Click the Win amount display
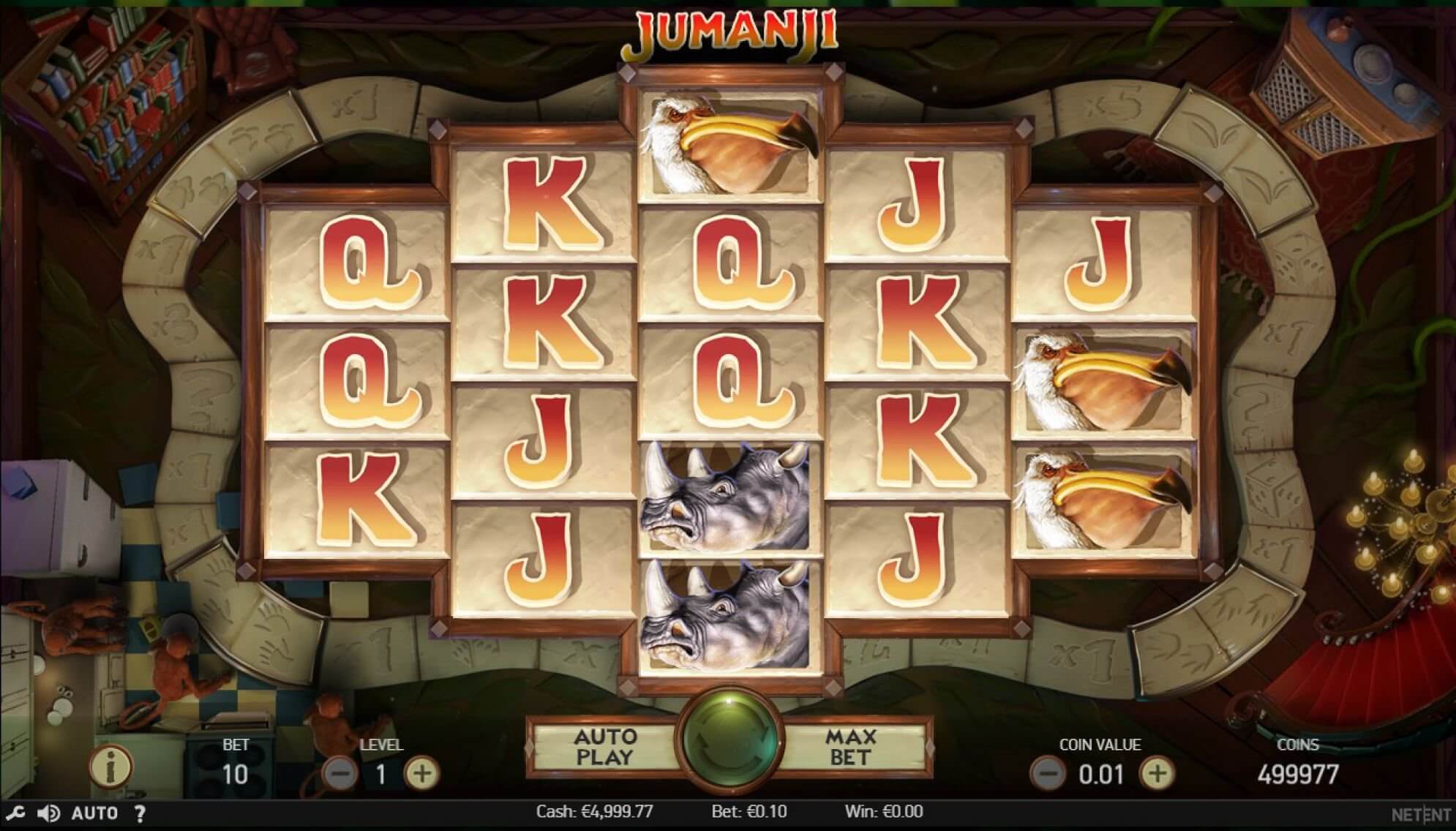This screenshot has height=831, width=1456. [886, 811]
